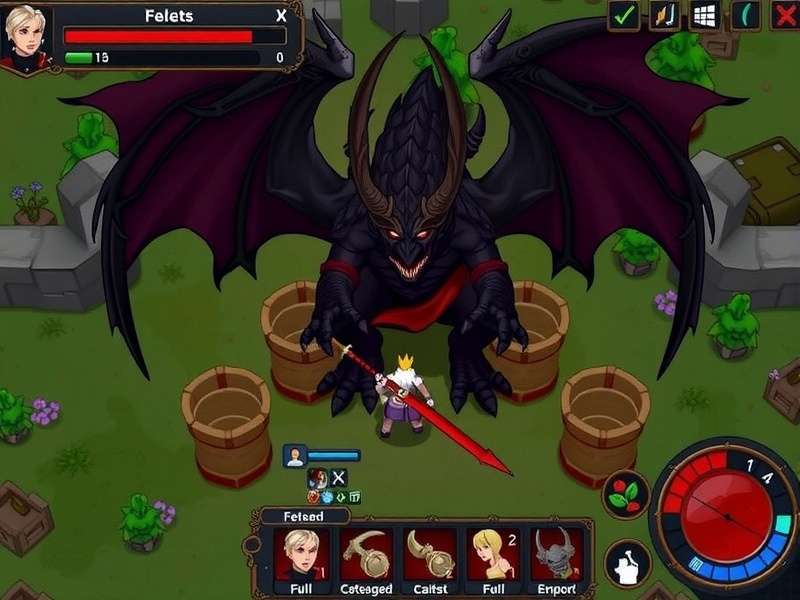
Task: Open the Fetead tab above the hotbar
Action: coord(301,516)
